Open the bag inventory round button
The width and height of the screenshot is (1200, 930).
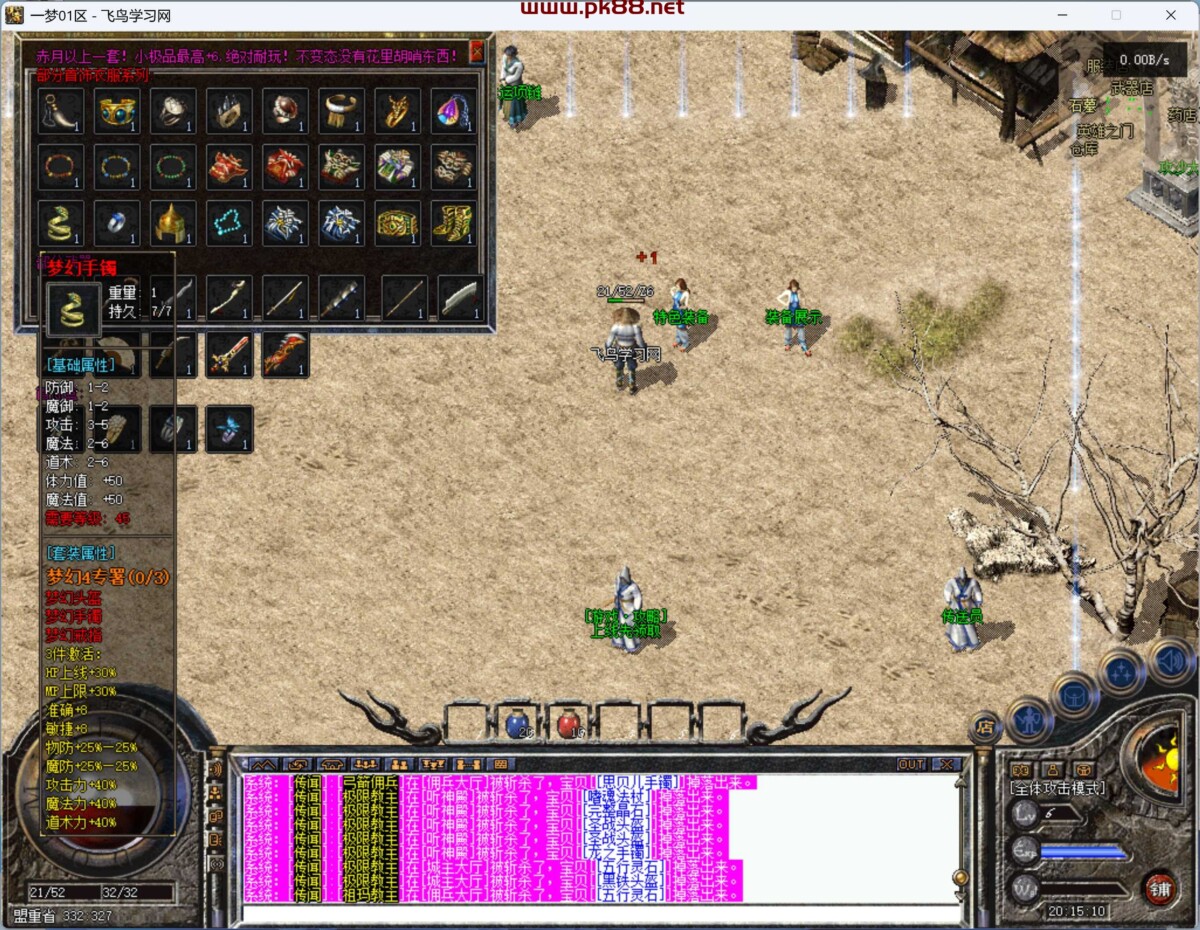pos(1074,695)
